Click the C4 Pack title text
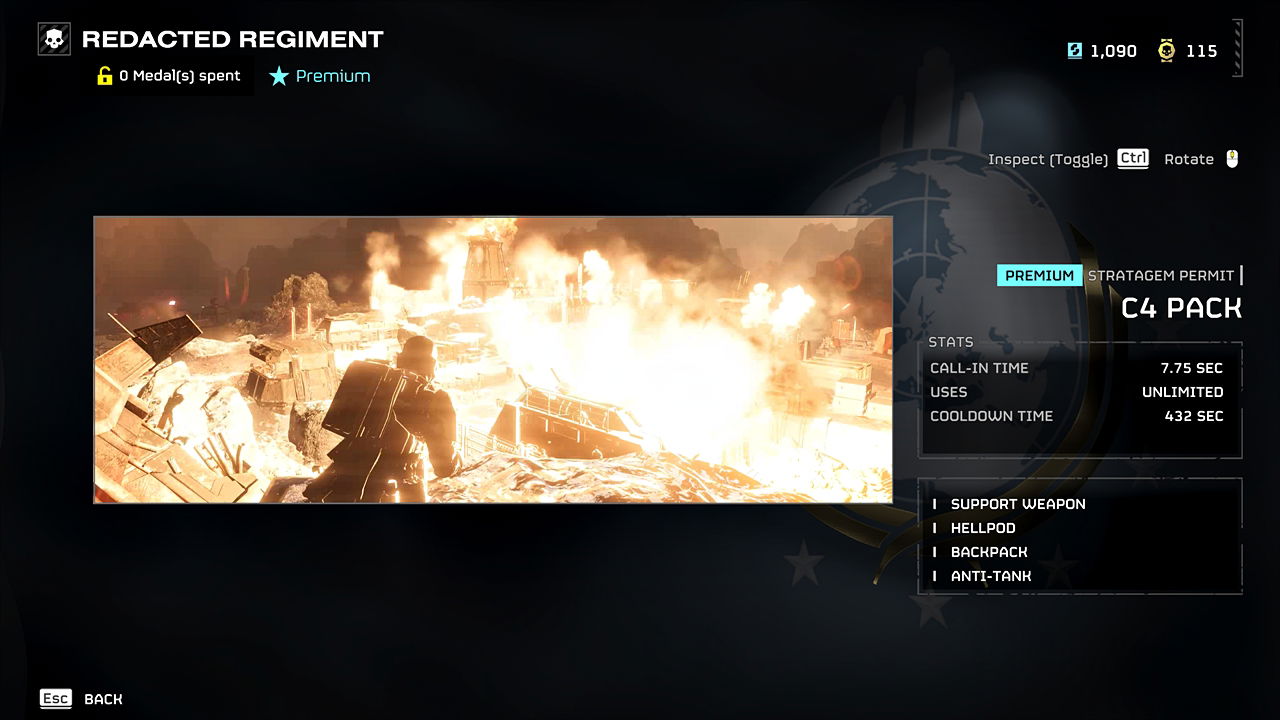Image resolution: width=1280 pixels, height=720 pixels. click(x=1180, y=308)
